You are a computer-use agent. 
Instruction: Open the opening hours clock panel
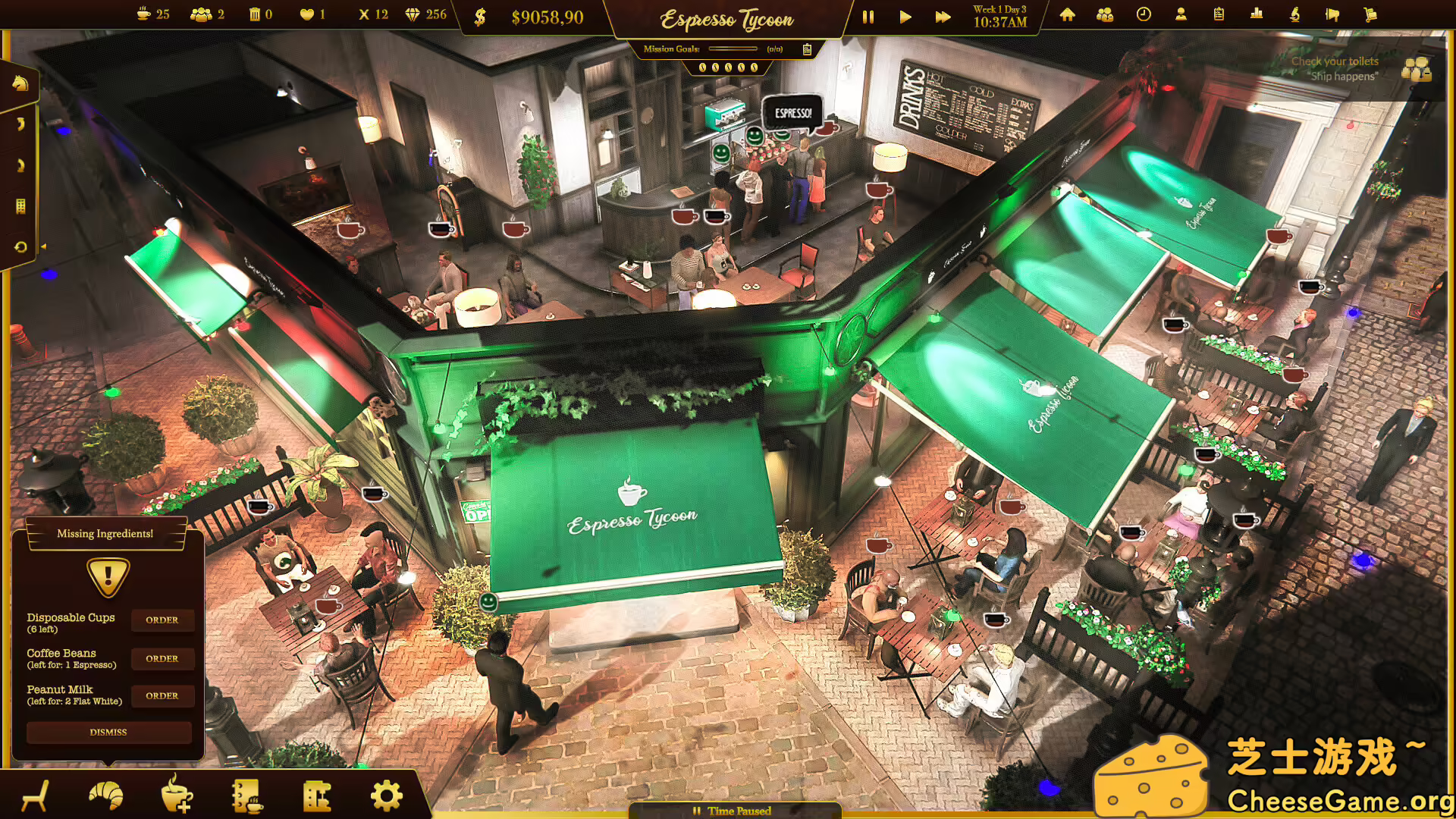point(1141,14)
